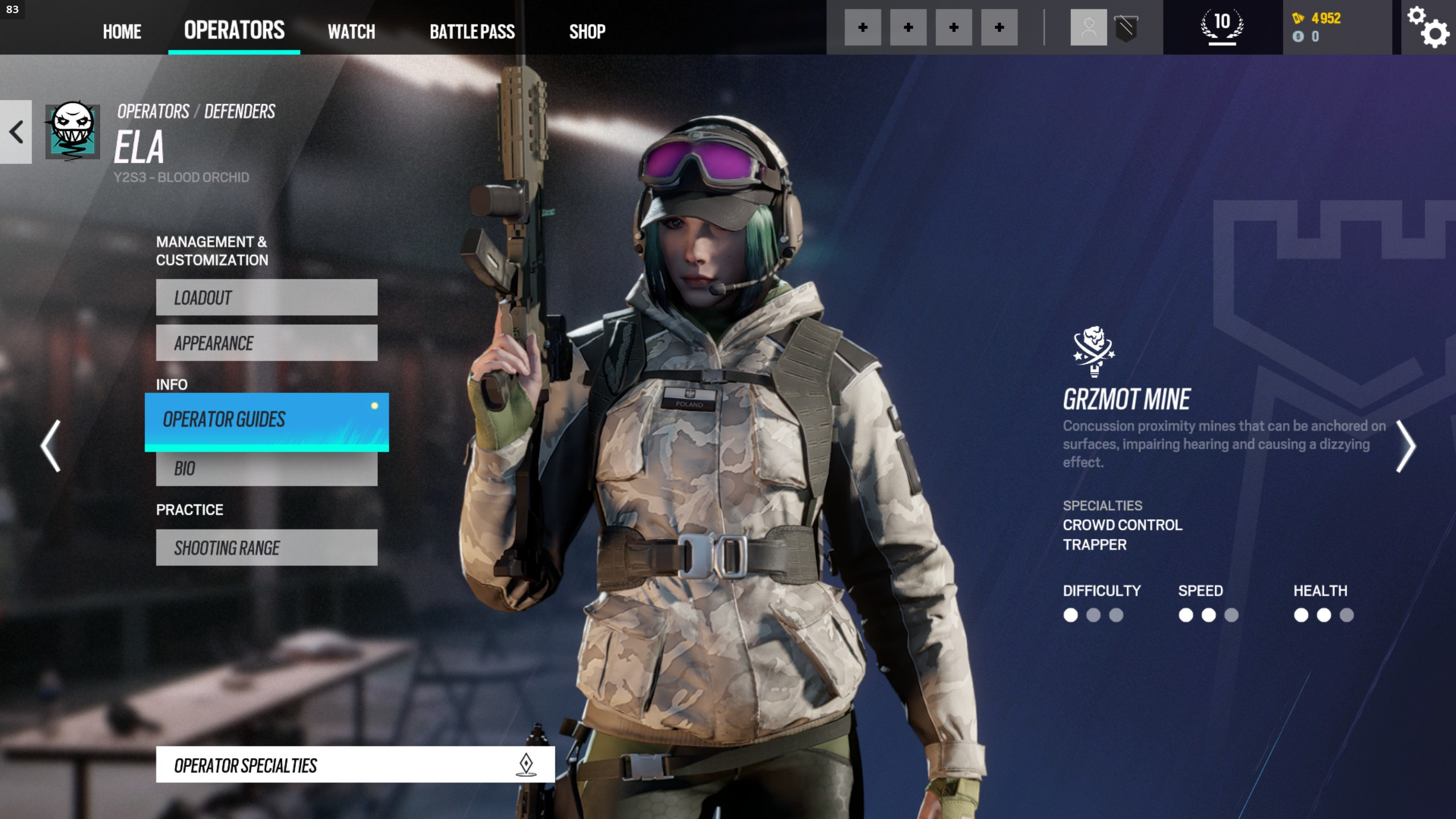Go to the Home tab
The width and height of the screenshot is (1456, 819).
[x=122, y=31]
